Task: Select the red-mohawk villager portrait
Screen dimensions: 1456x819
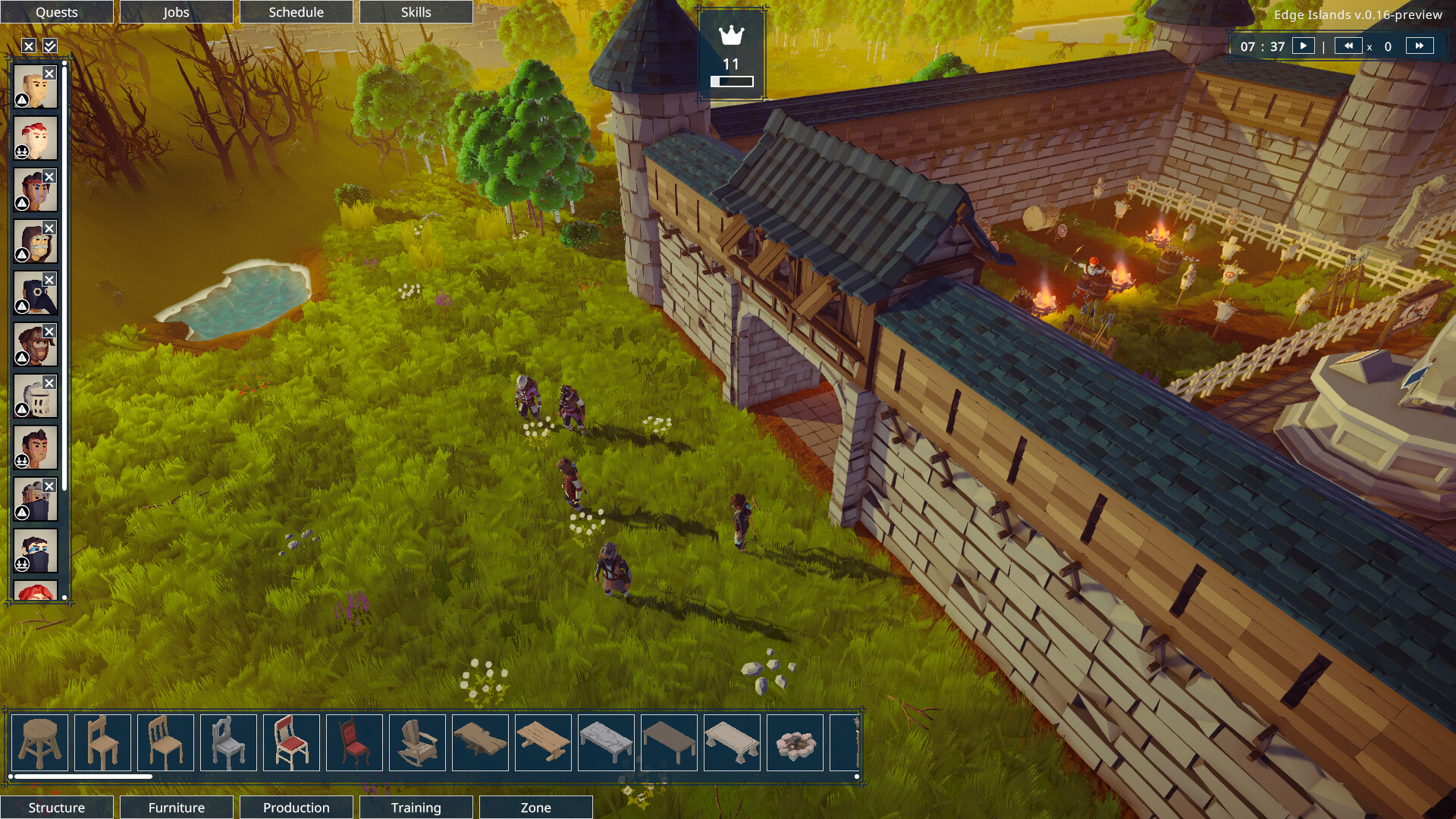Action: pos(36,138)
